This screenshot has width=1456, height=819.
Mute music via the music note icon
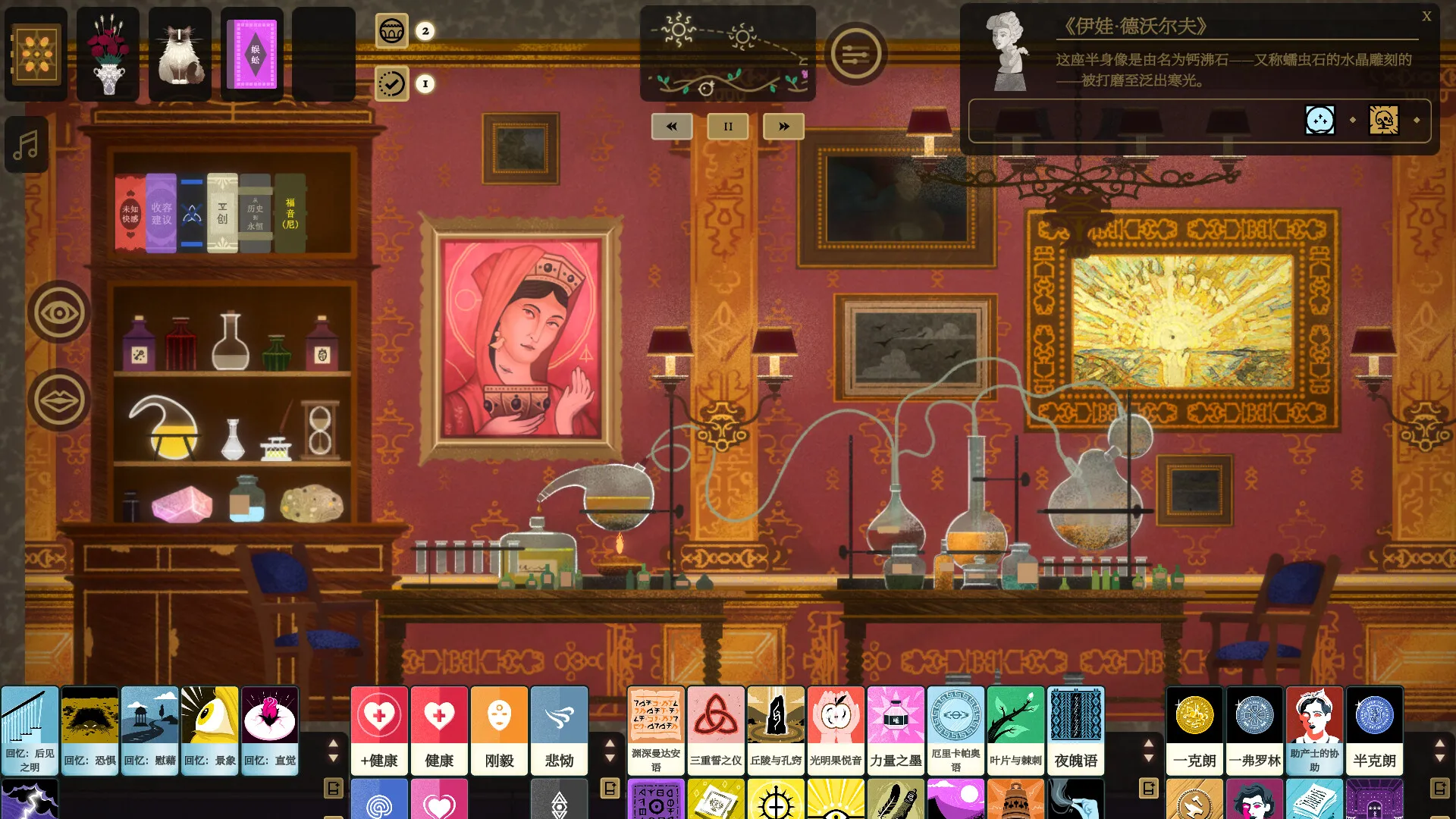click(x=27, y=143)
